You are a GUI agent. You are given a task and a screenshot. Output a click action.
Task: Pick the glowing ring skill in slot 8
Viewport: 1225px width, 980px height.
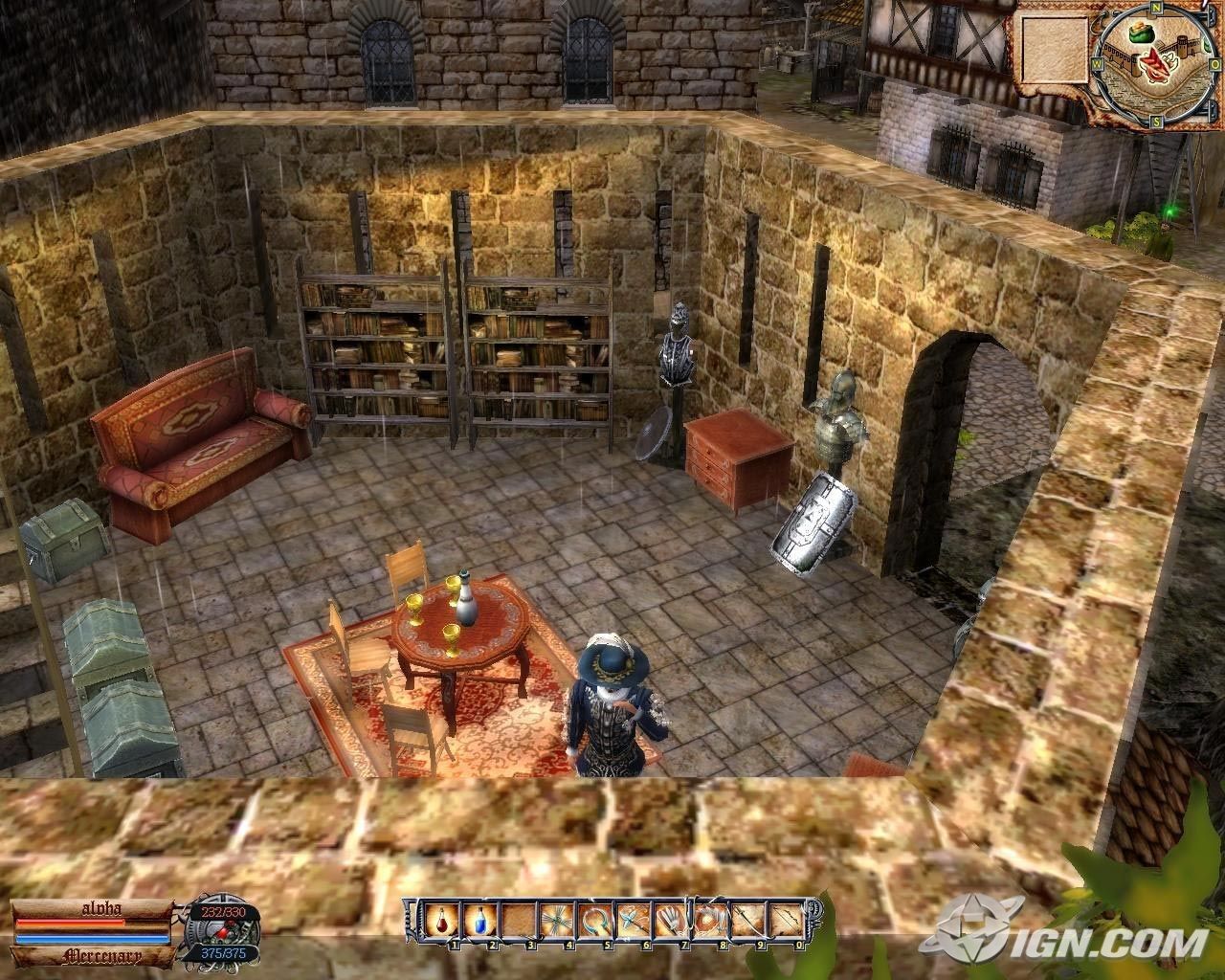coord(707,923)
